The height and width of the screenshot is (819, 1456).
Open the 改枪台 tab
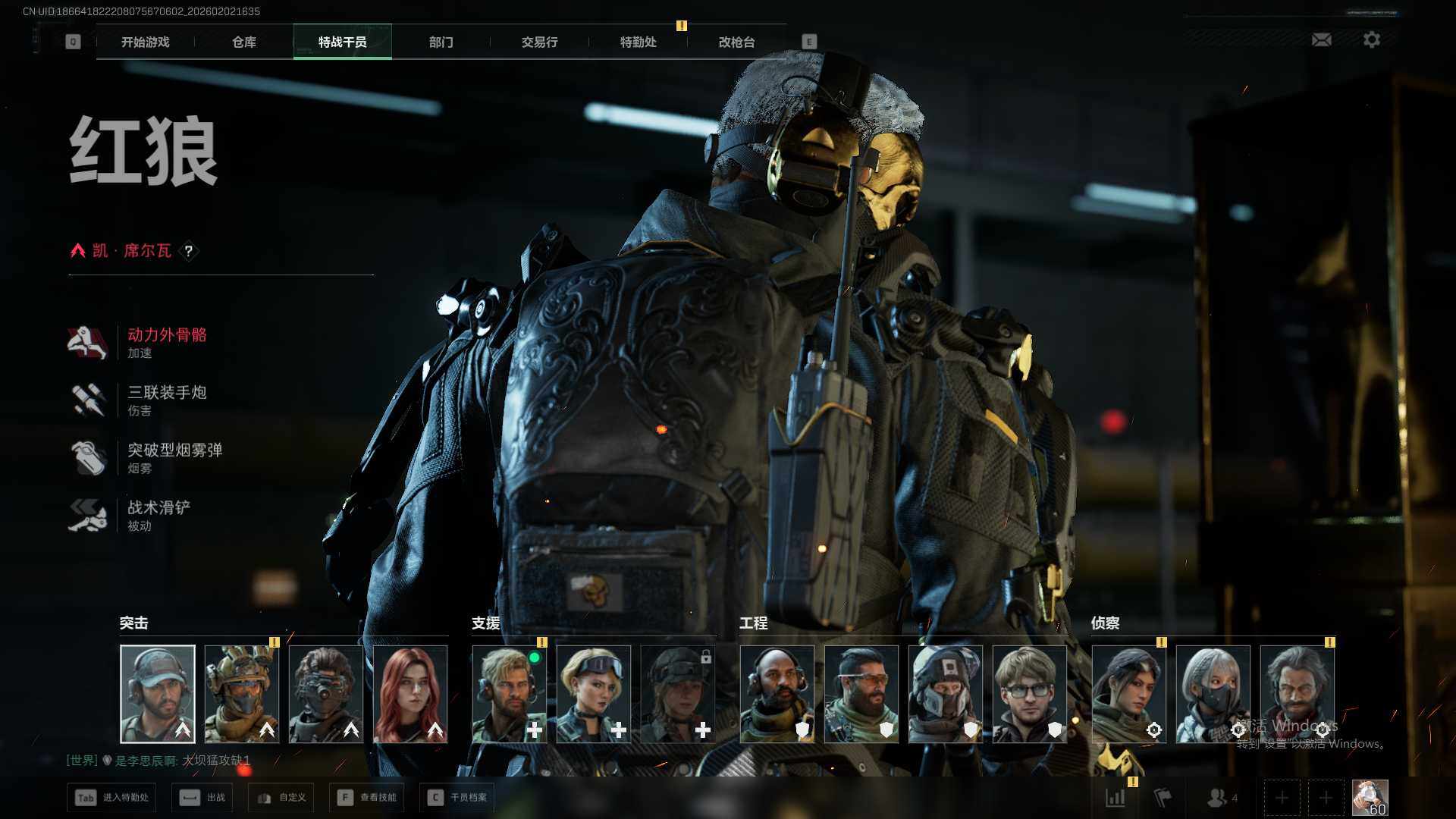click(x=736, y=42)
